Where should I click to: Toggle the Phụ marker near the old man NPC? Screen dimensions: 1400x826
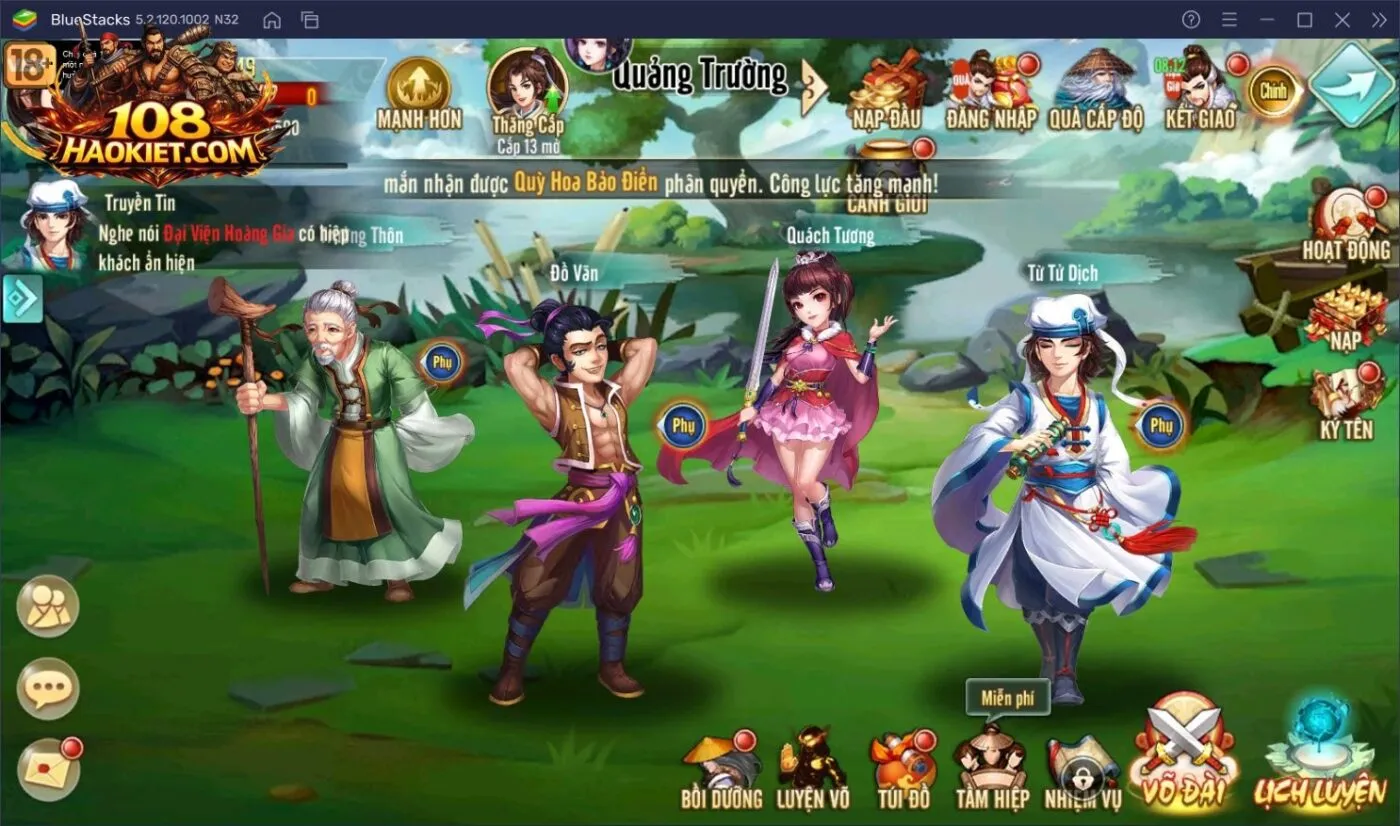[x=440, y=362]
